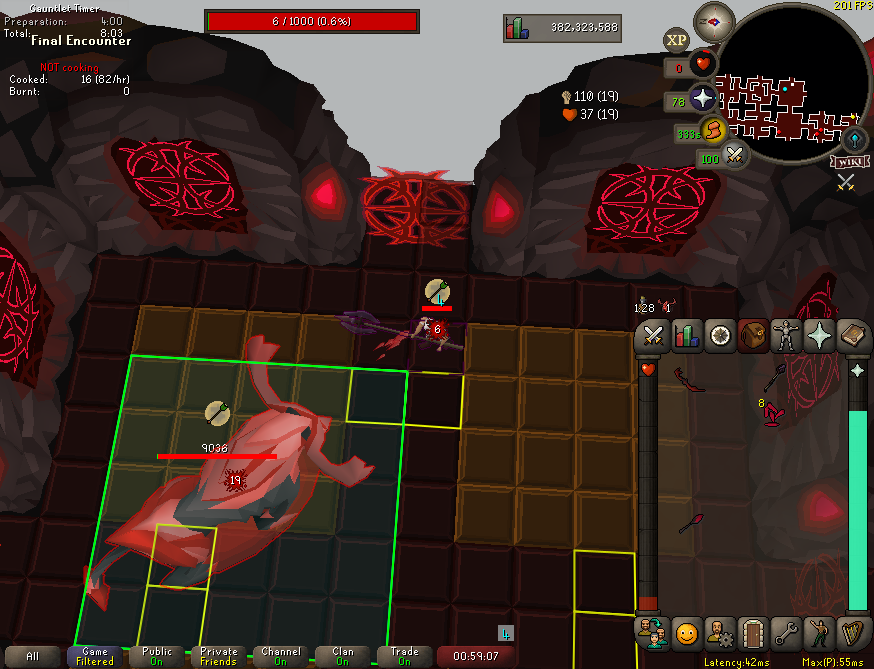
Task: Open the Combat Options tab
Action: tap(654, 336)
